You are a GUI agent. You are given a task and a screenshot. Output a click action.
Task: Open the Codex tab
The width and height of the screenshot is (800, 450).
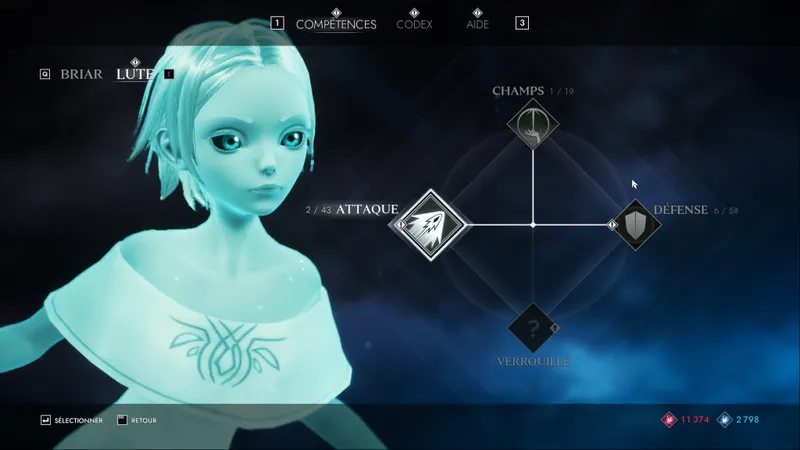(414, 24)
